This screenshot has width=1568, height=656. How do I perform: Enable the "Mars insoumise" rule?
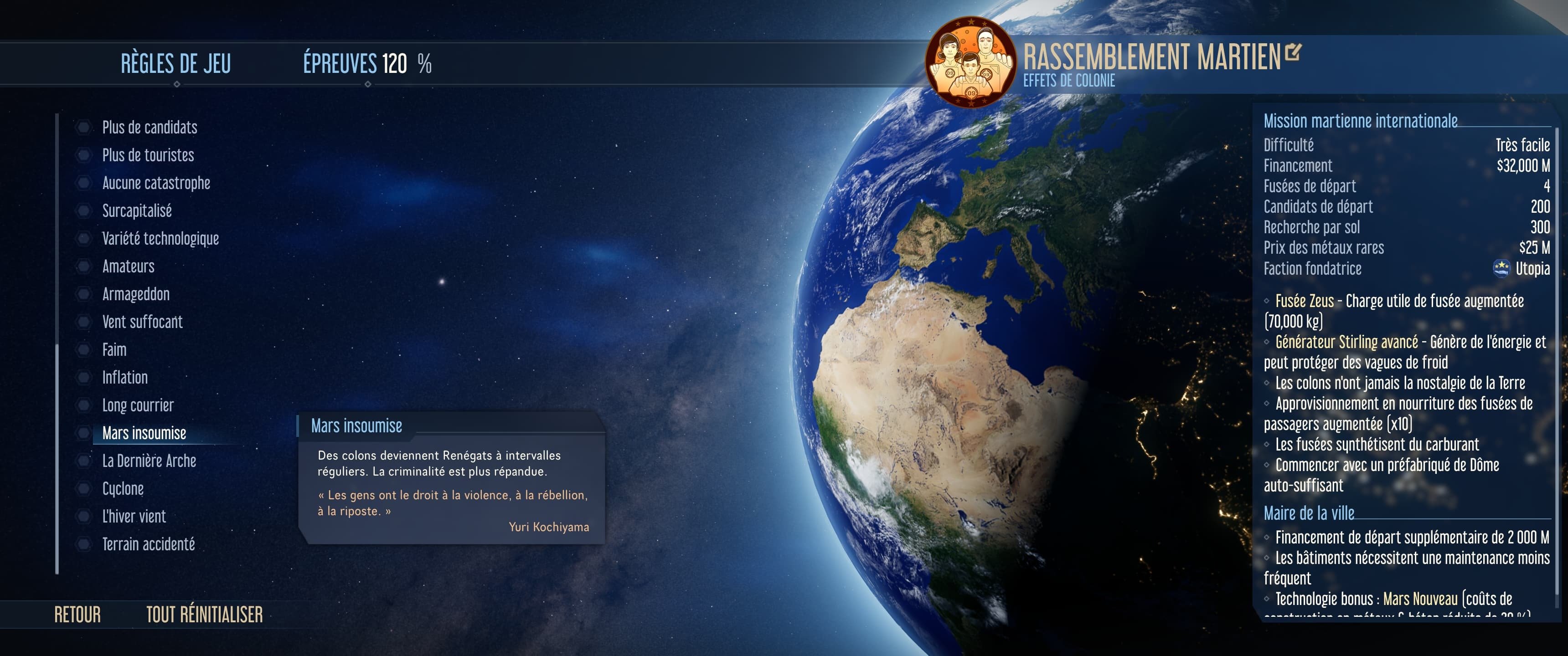point(144,433)
